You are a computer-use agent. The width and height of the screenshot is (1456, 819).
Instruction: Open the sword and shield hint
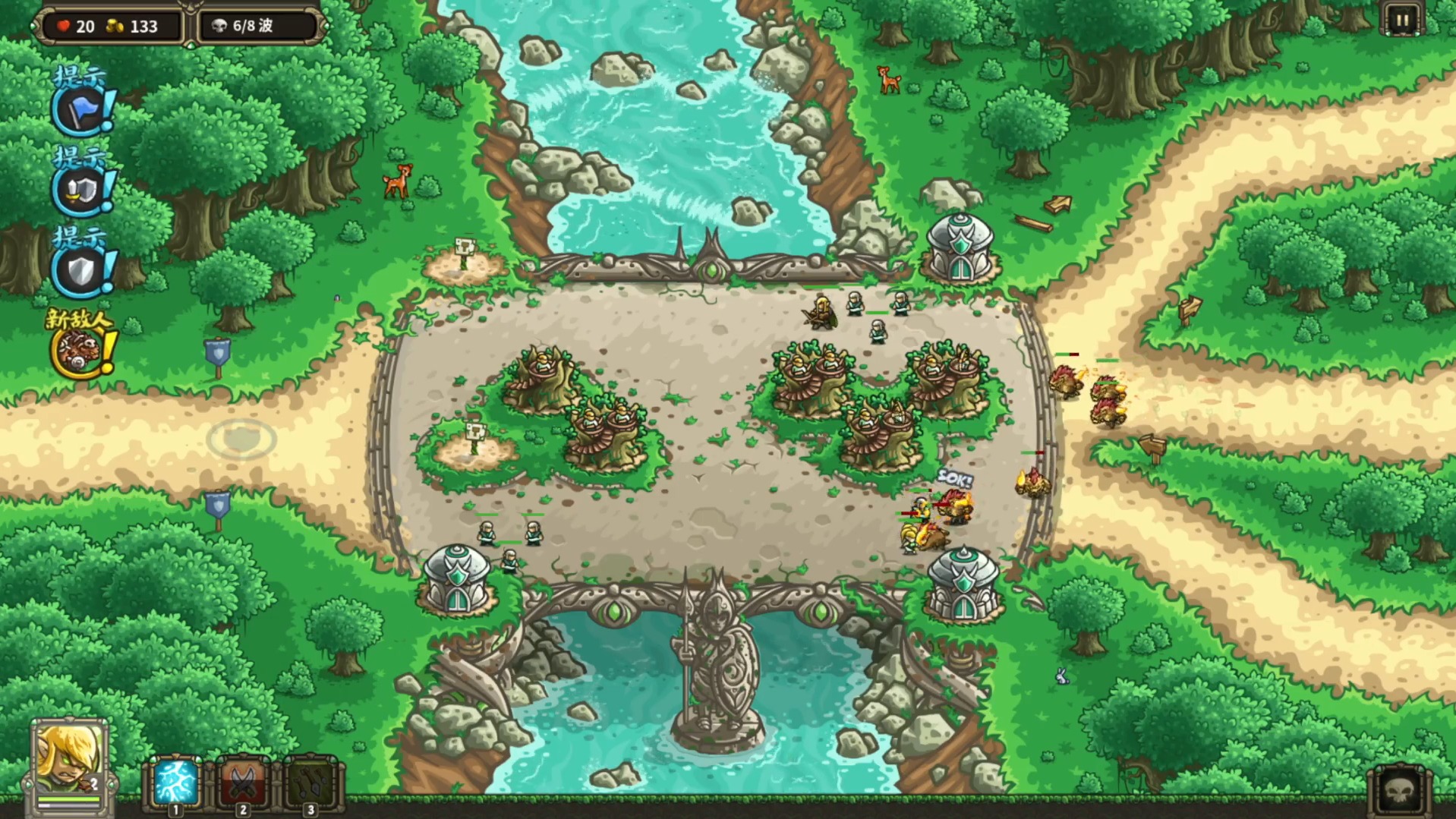[x=82, y=190]
